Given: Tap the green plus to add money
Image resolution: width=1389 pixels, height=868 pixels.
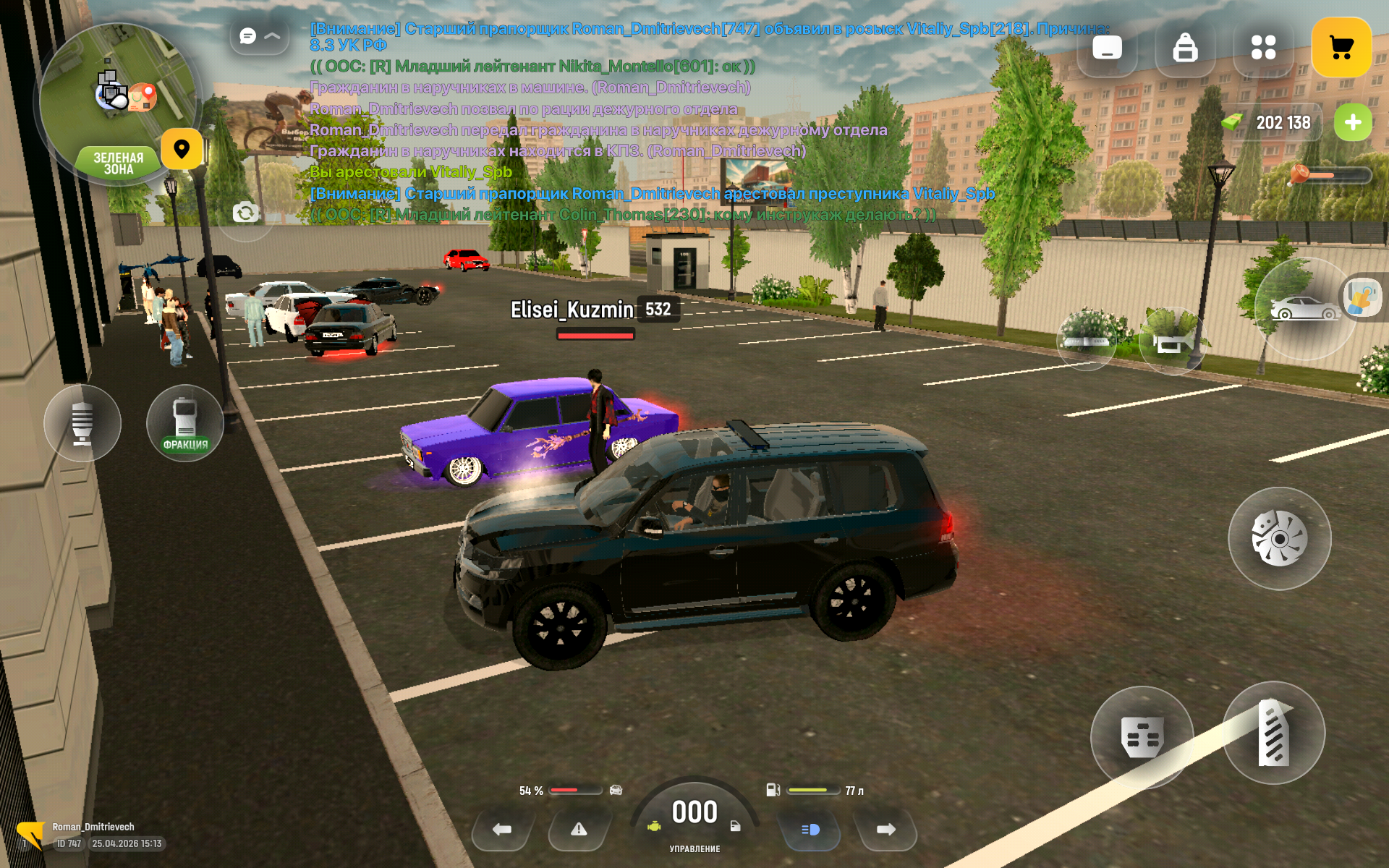Looking at the screenshot, I should [x=1352, y=123].
